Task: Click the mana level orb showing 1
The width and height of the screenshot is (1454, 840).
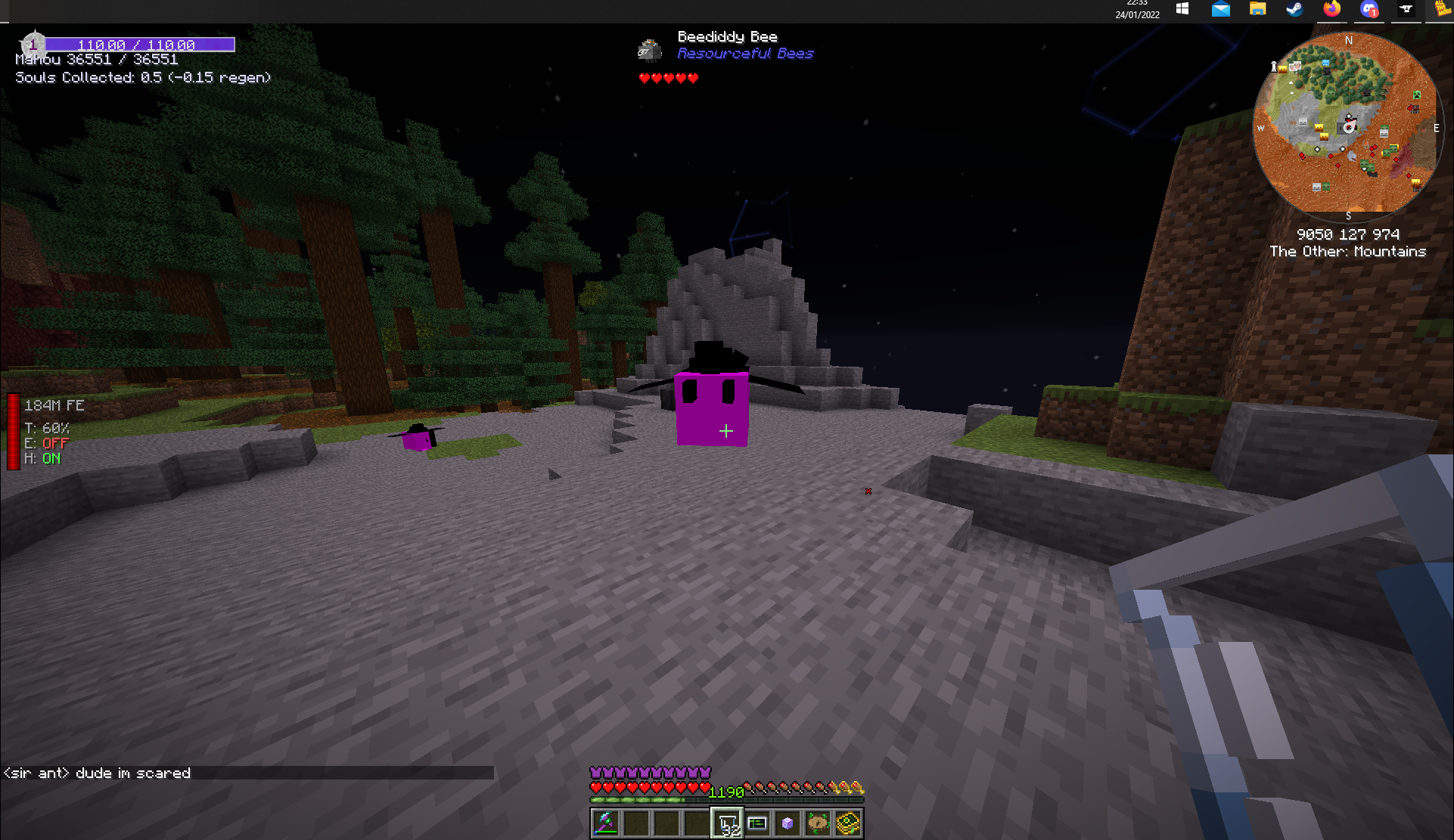Action: click(x=33, y=43)
